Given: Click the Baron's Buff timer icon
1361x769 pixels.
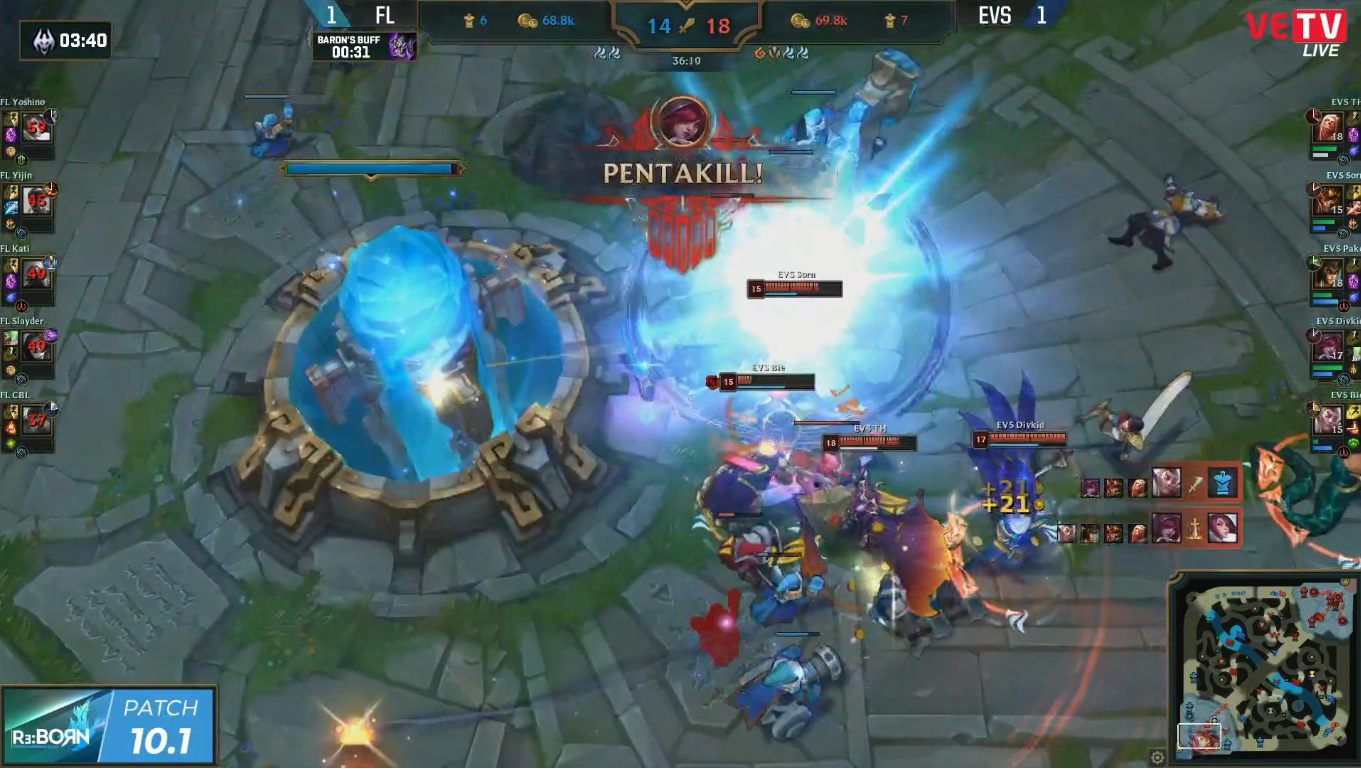Looking at the screenshot, I should (402, 46).
